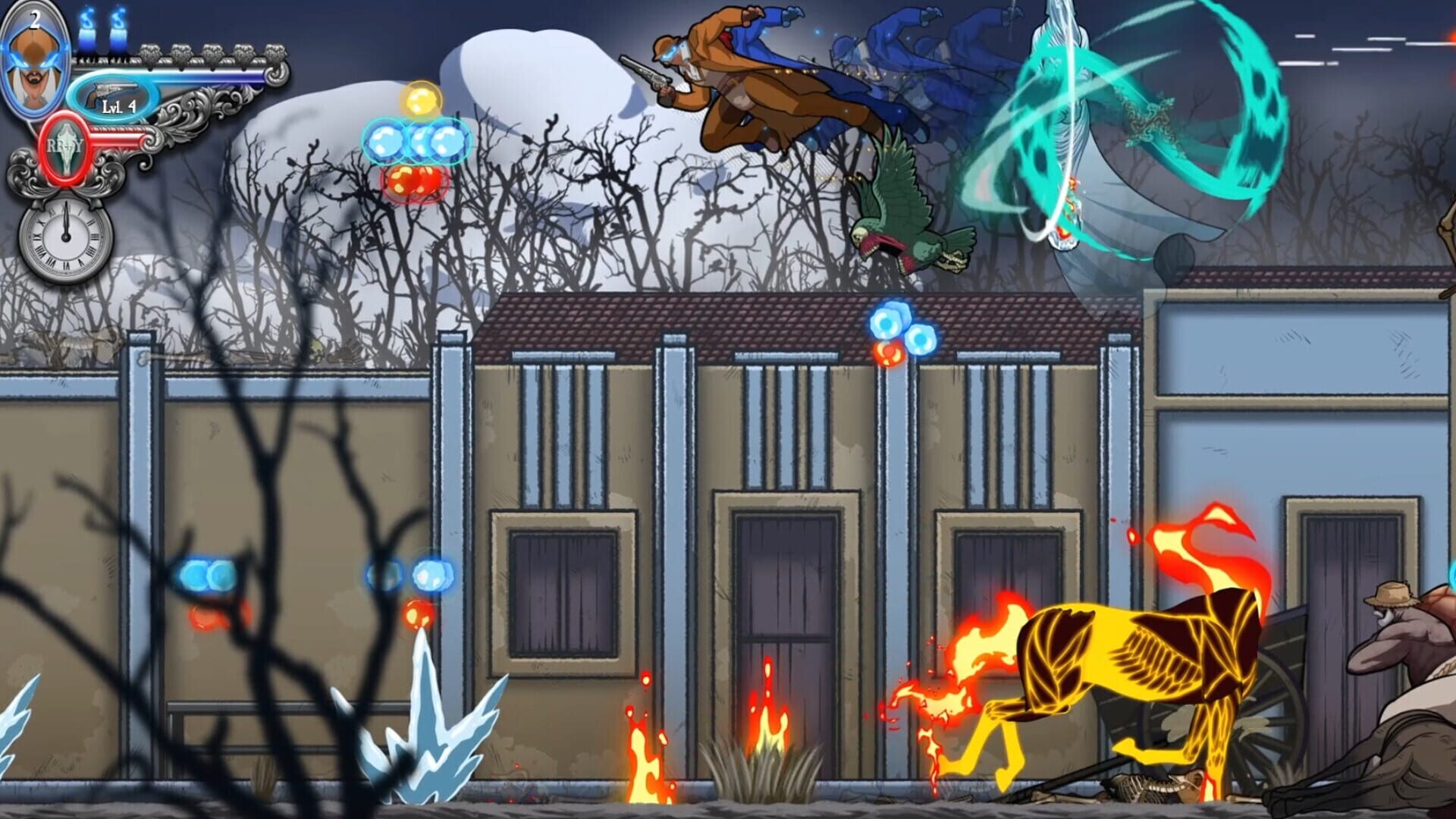
Task: Click the right blue candle flame icon
Action: click(x=118, y=29)
